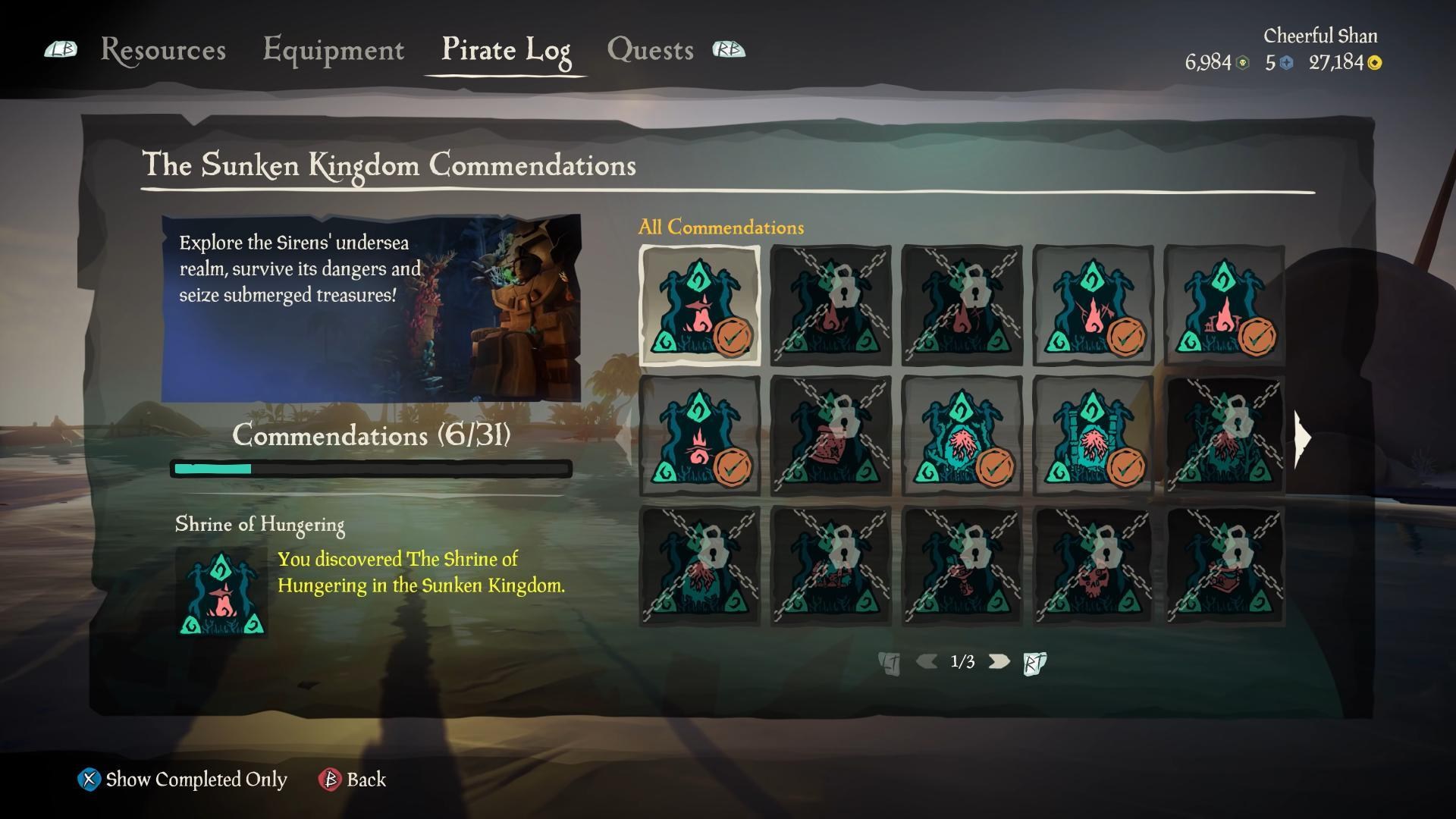Switch to the Resources tab
Screen dimensions: 1456x819
(163, 50)
